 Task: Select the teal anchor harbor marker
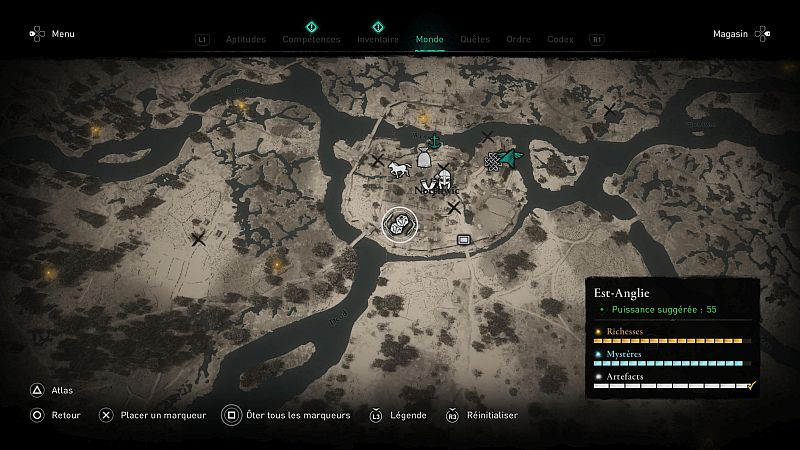coord(435,141)
